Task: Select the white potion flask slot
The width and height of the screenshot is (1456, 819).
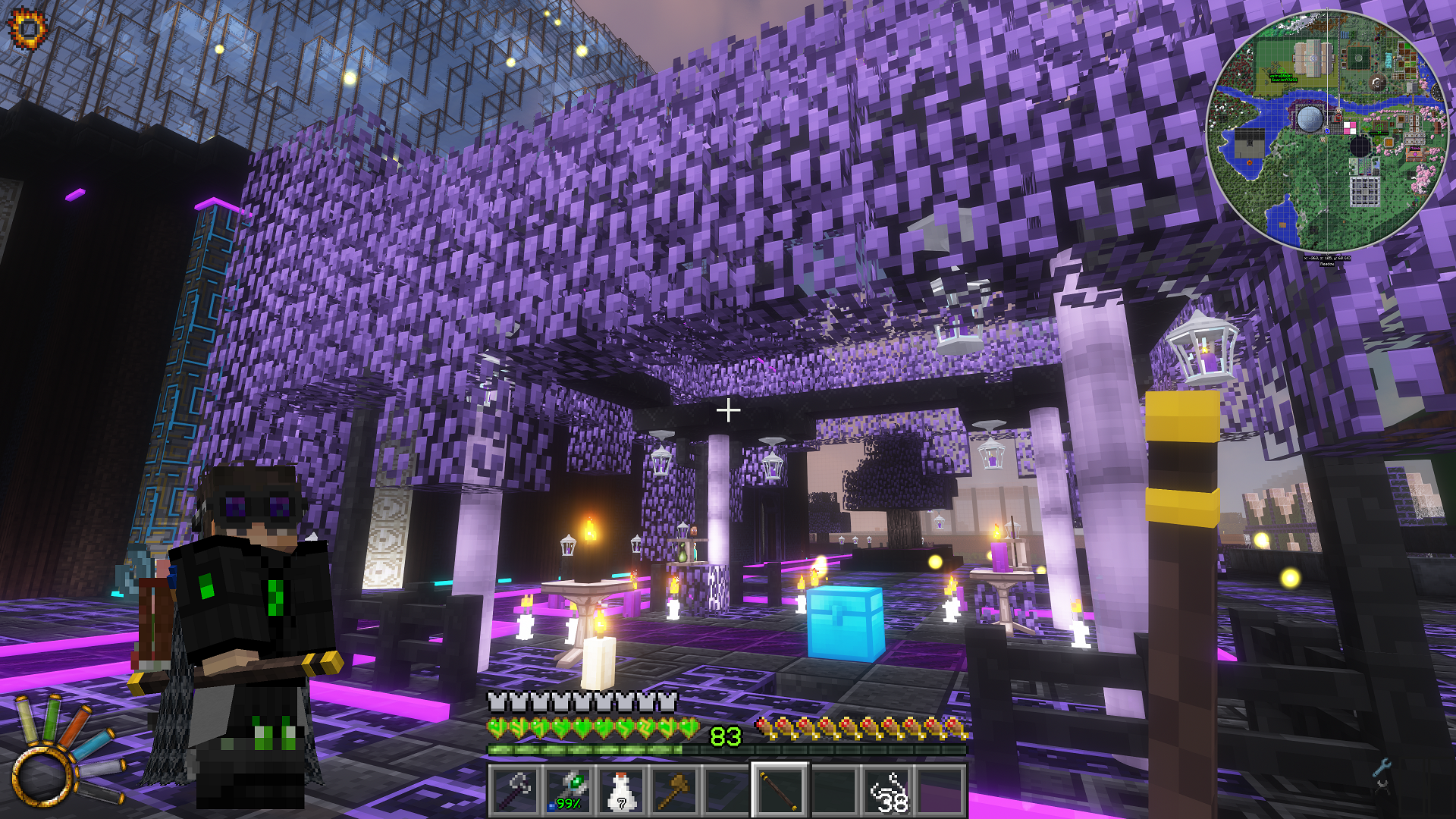Action: point(621,790)
